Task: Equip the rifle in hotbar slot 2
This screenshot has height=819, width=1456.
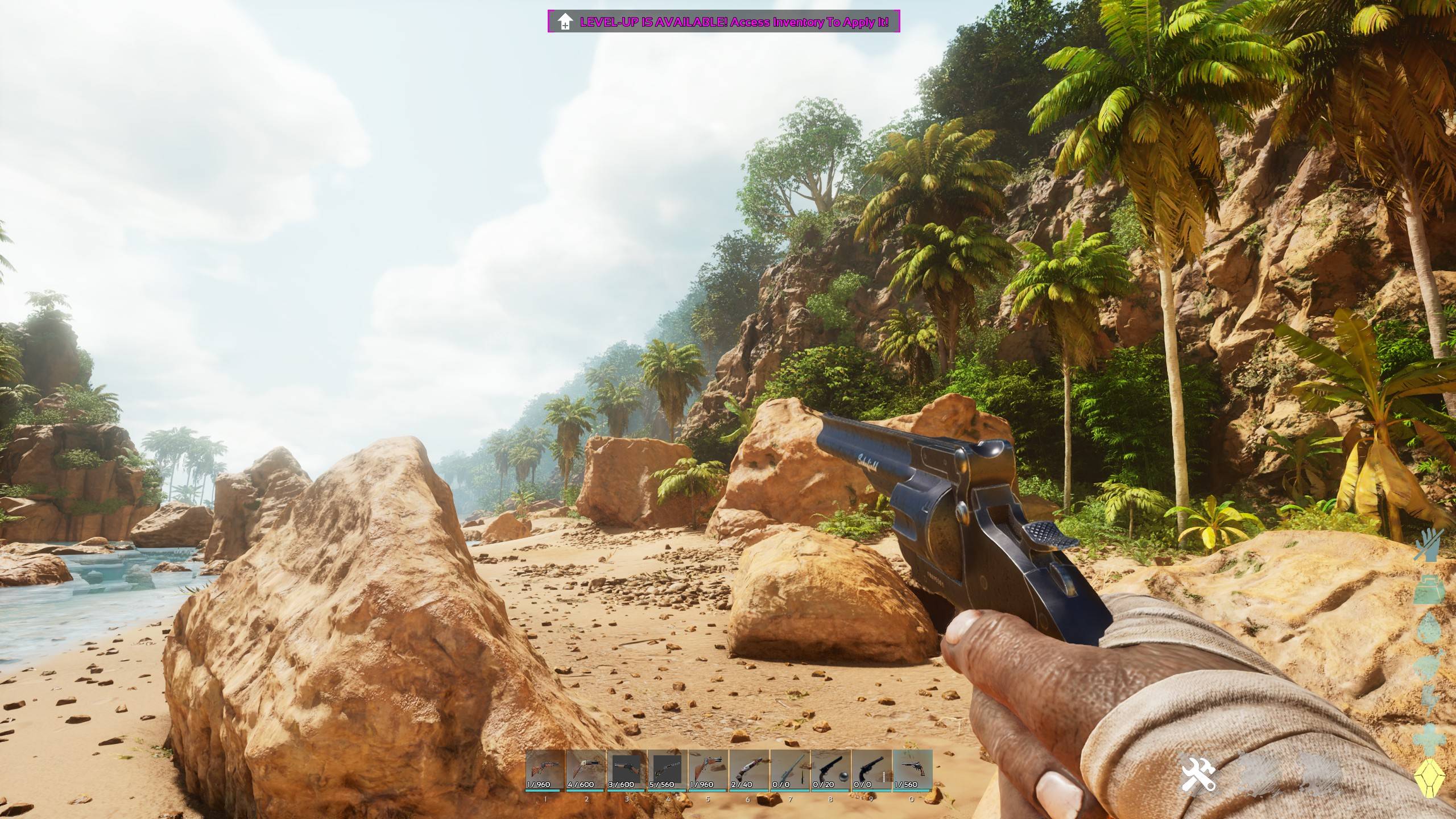Action: (x=586, y=770)
